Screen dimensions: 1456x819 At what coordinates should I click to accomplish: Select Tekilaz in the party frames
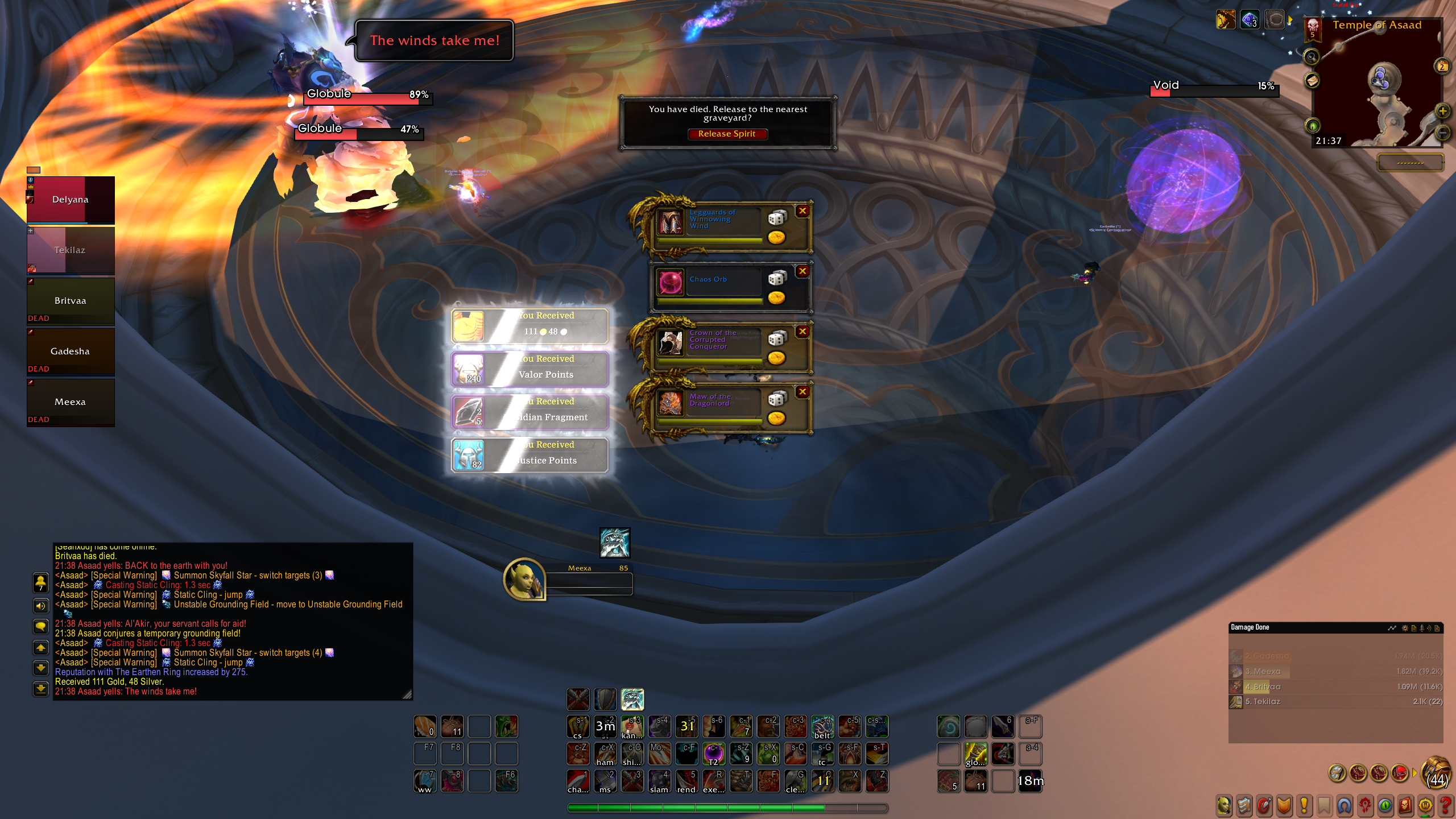[71, 250]
